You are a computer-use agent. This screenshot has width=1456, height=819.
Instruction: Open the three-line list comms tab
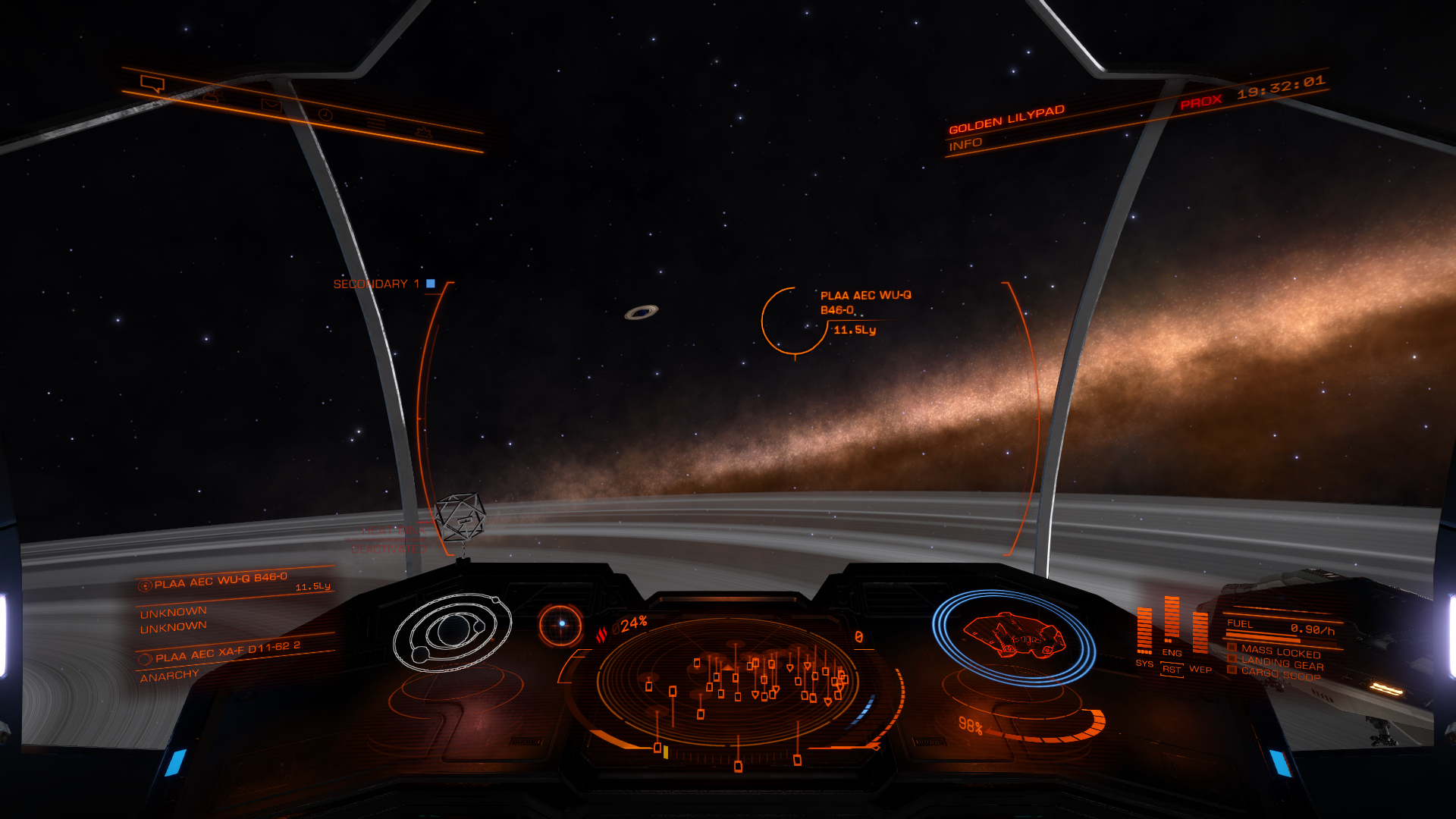click(376, 124)
